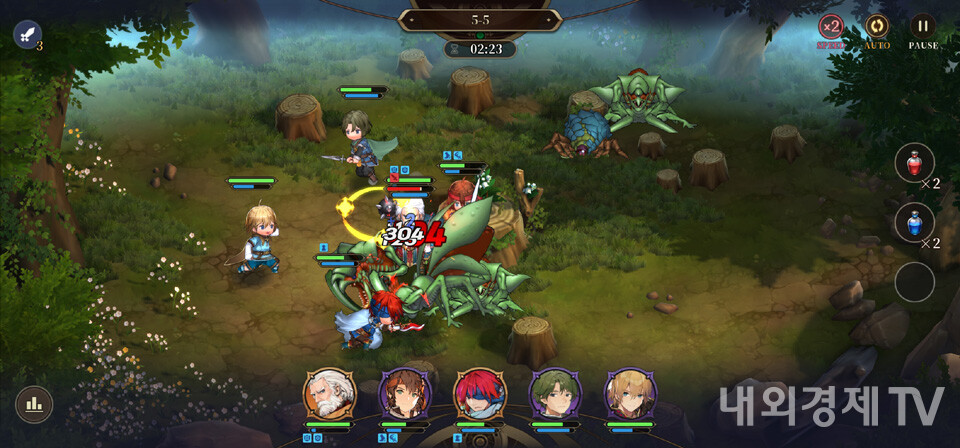Select the green-haired hero portrait
This screenshot has width=960, height=448.
point(554,394)
